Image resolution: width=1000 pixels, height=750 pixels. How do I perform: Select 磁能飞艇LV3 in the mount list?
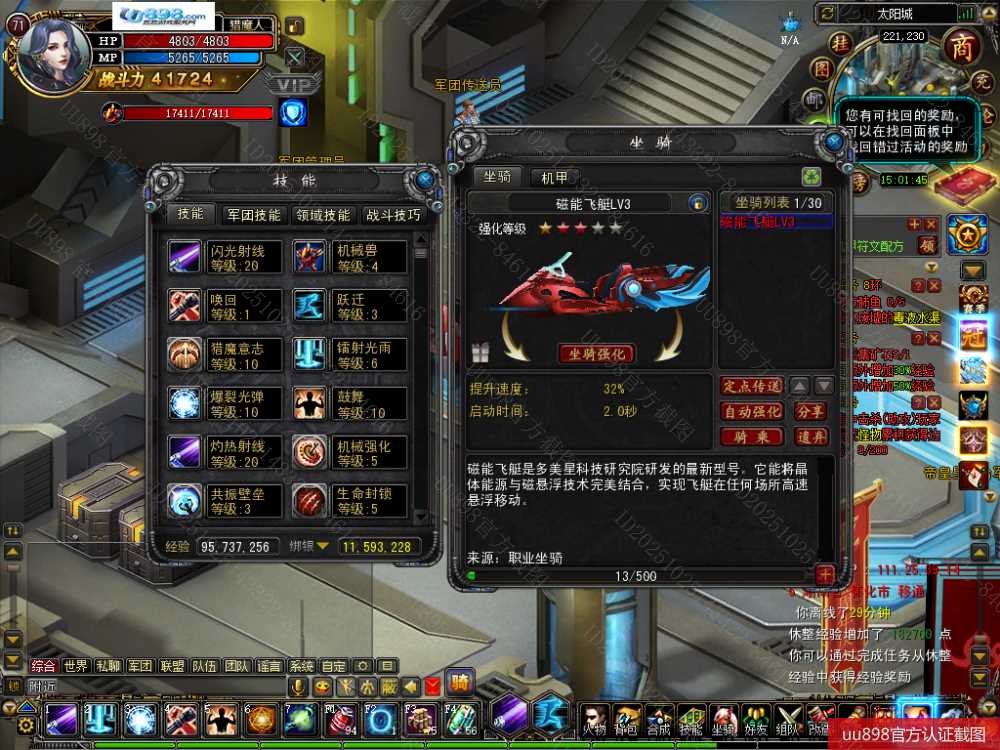click(757, 222)
